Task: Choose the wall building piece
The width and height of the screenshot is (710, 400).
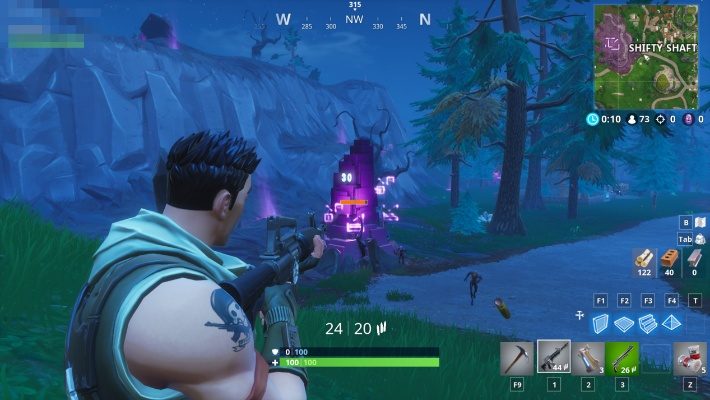Action: [601, 322]
